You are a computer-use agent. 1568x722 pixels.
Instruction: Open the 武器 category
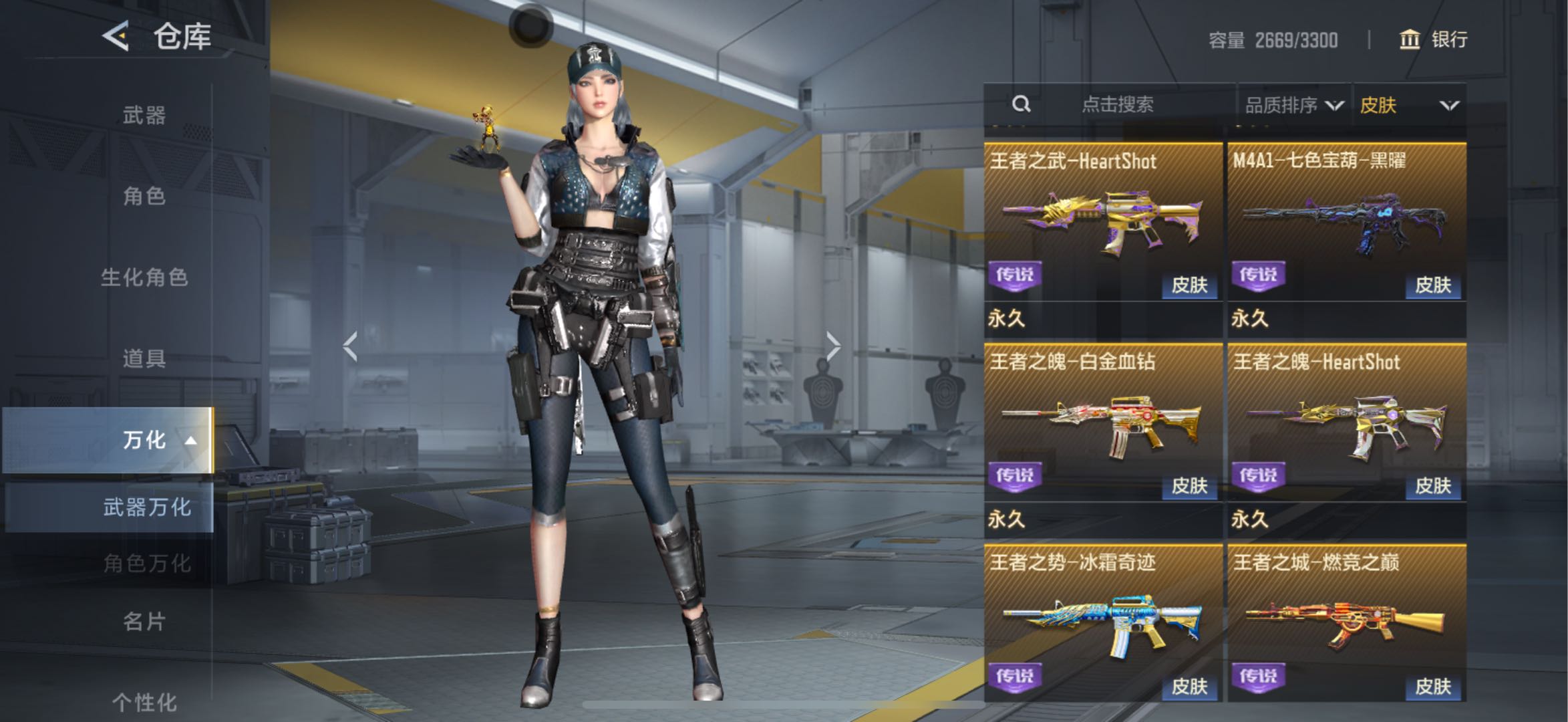pos(144,115)
